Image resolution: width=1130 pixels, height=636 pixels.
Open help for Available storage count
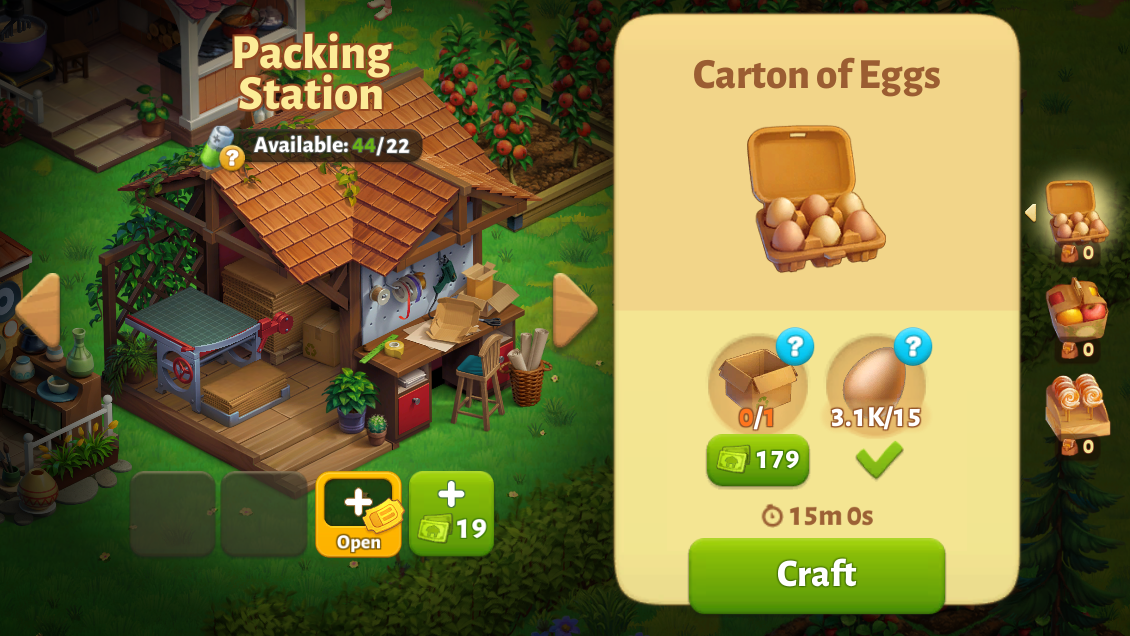(x=231, y=156)
